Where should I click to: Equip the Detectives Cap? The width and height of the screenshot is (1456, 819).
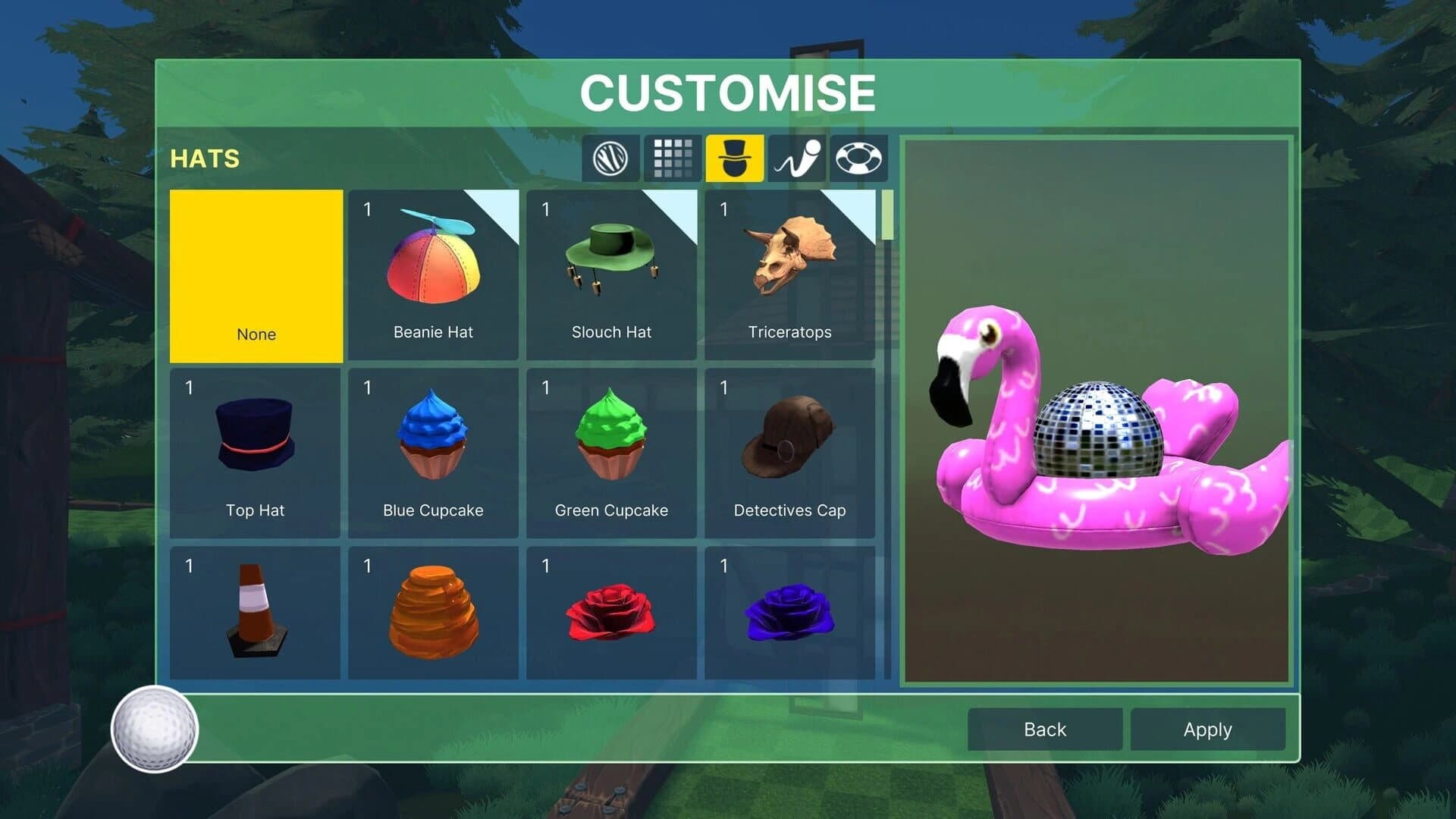pos(789,451)
